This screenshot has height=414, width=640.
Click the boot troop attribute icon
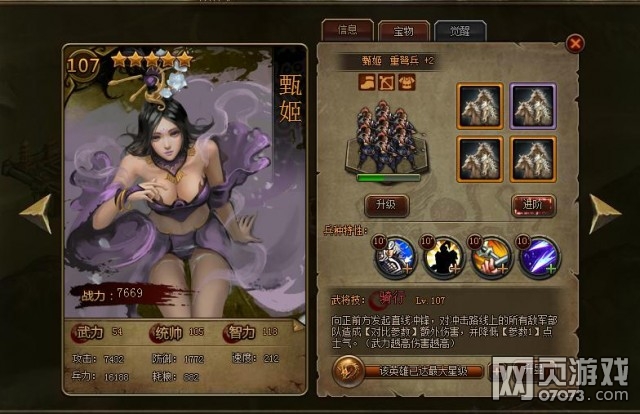367,84
